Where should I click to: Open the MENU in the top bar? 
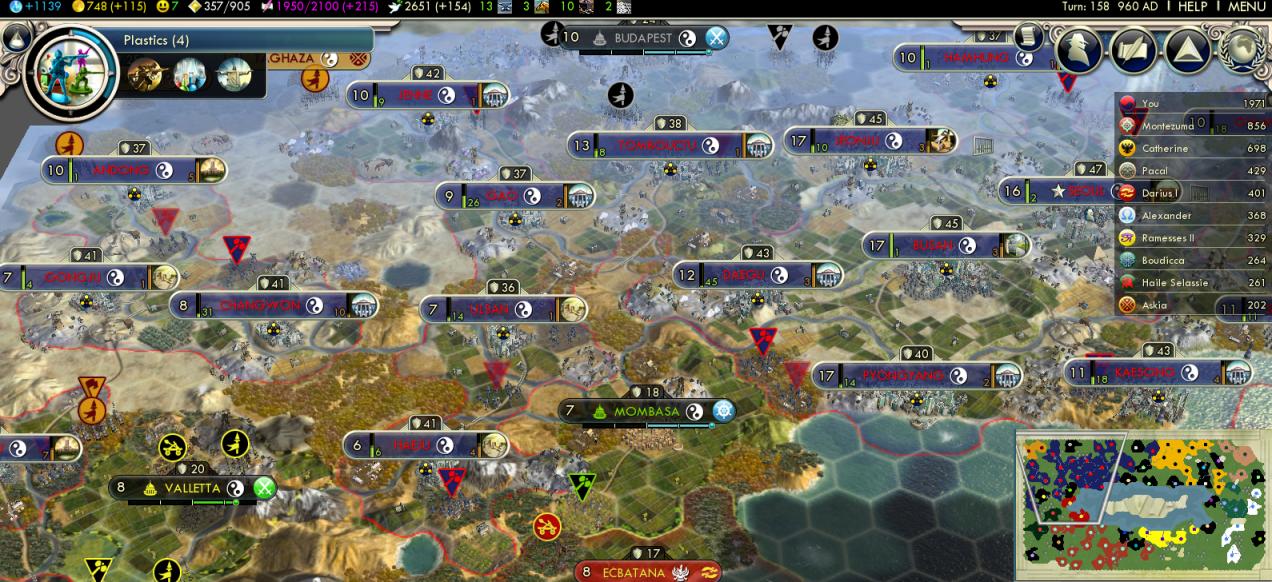[x=1247, y=7]
